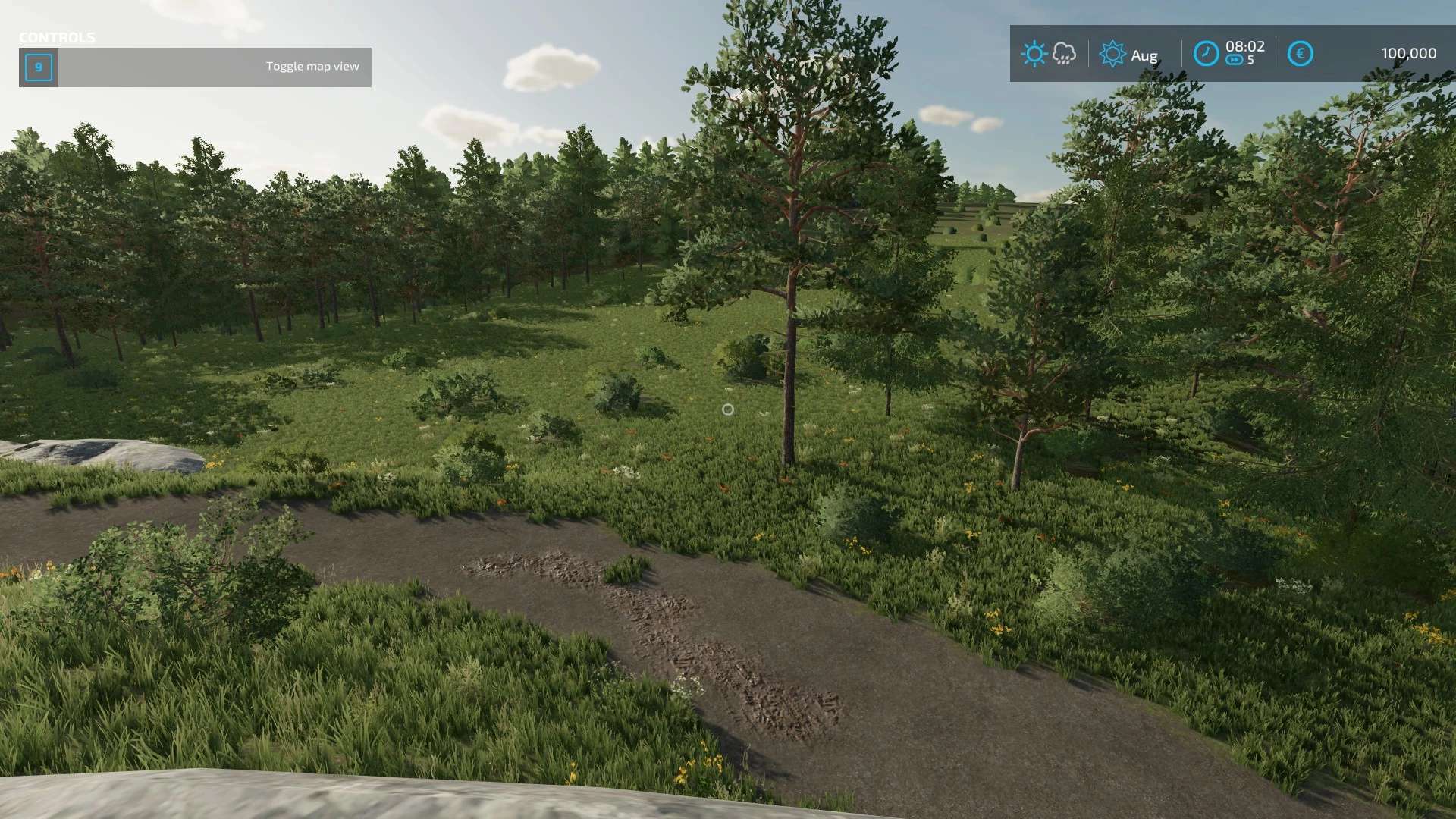Click the euro money icon

[1300, 54]
